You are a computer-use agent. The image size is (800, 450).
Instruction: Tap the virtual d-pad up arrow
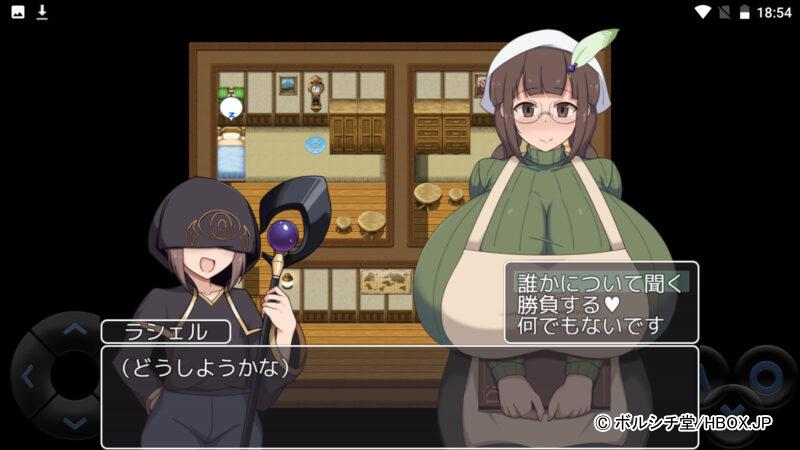[x=75, y=326]
